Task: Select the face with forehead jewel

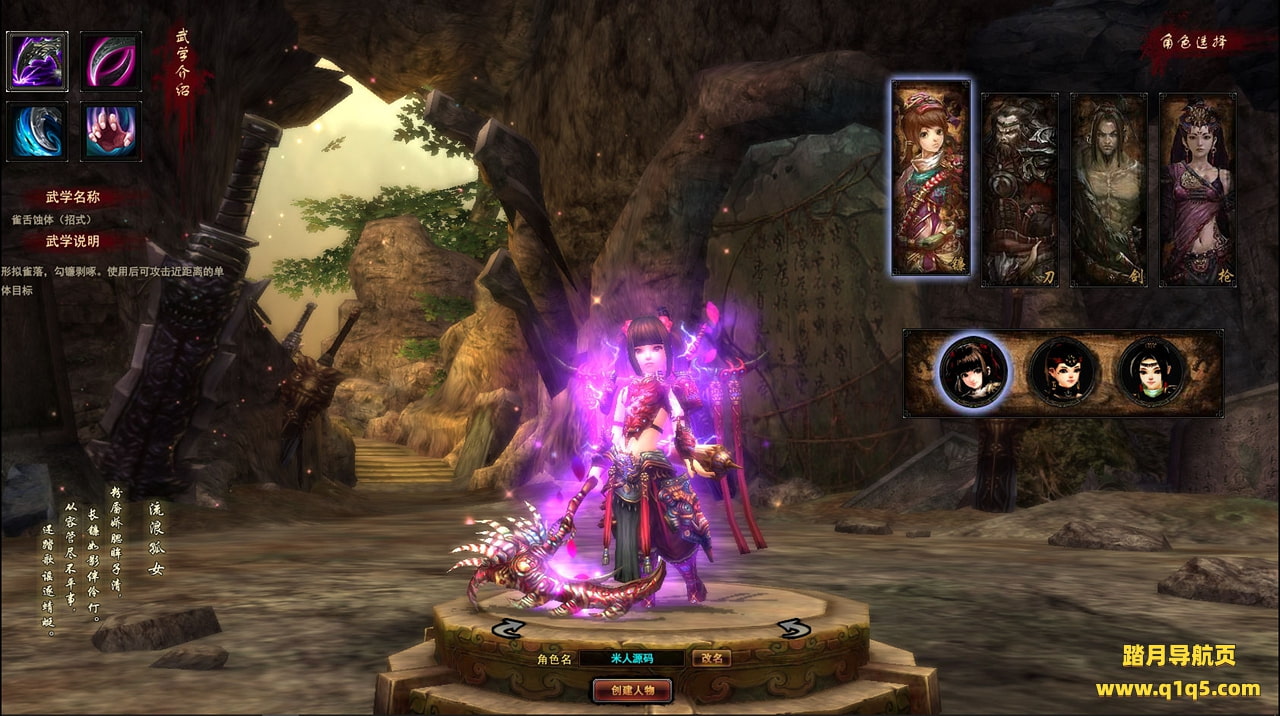Action: pyautogui.click(x=1063, y=372)
